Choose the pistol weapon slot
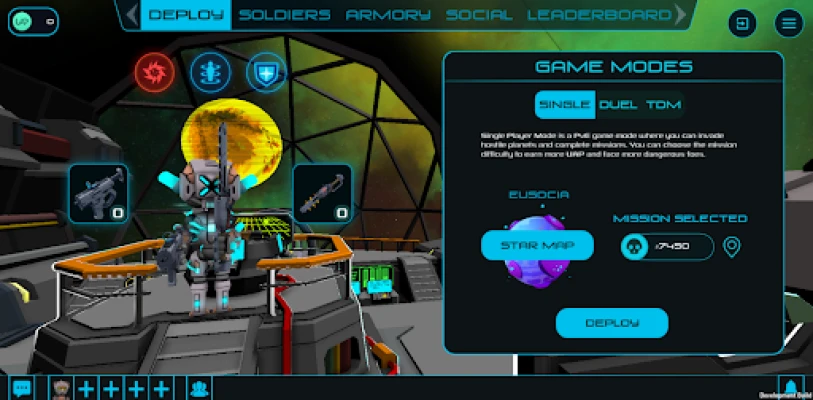This screenshot has width=813, height=400. tap(98, 193)
